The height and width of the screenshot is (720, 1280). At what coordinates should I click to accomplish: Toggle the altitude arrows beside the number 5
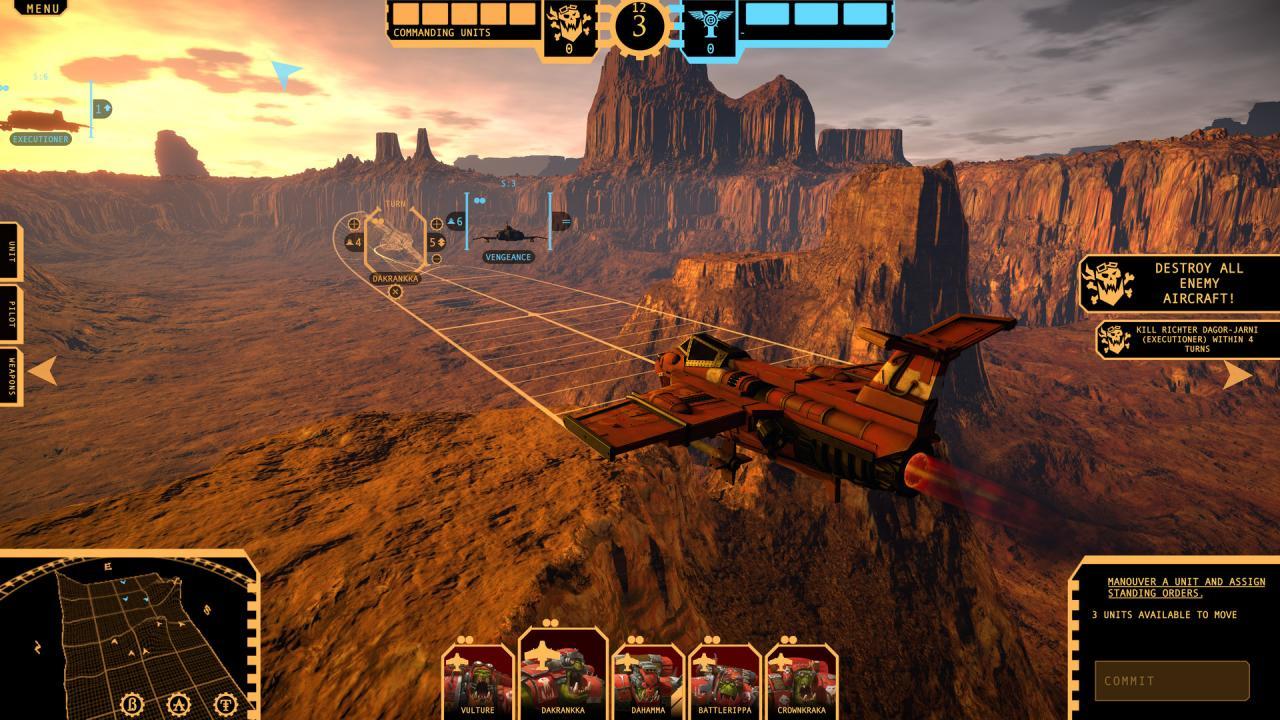pyautogui.click(x=442, y=242)
